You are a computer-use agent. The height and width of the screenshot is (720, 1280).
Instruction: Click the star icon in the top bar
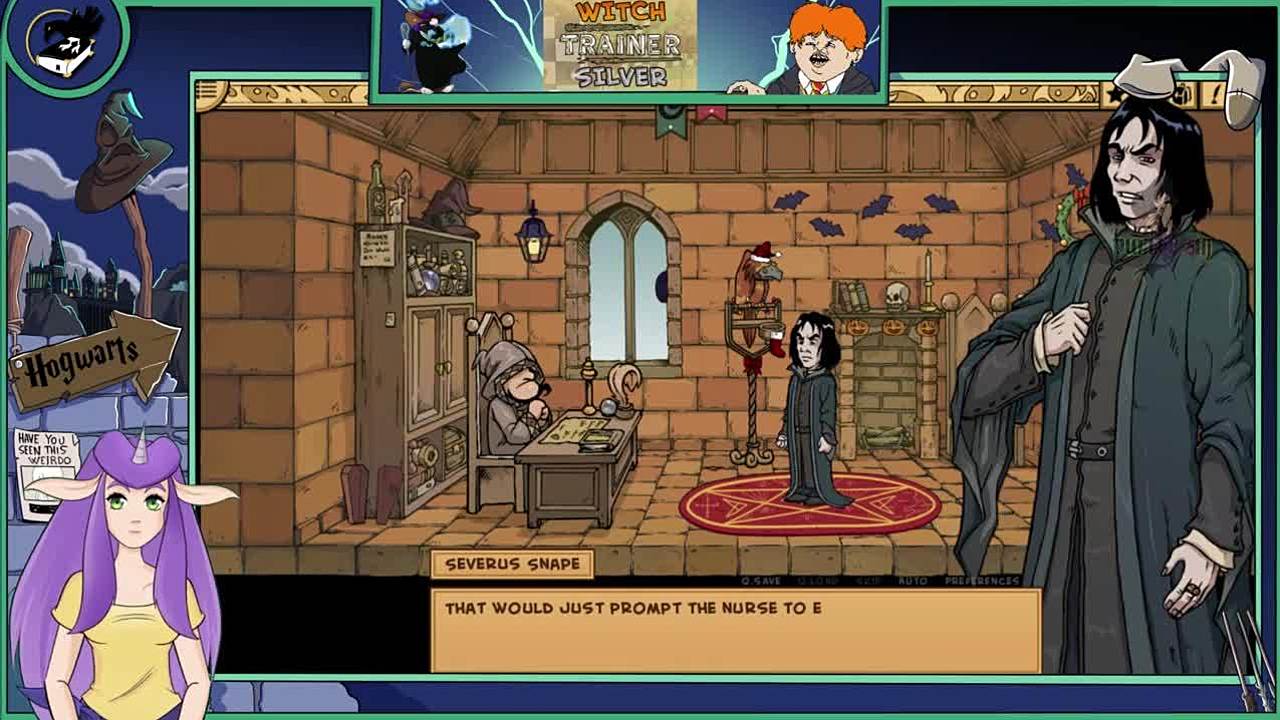coord(1114,95)
